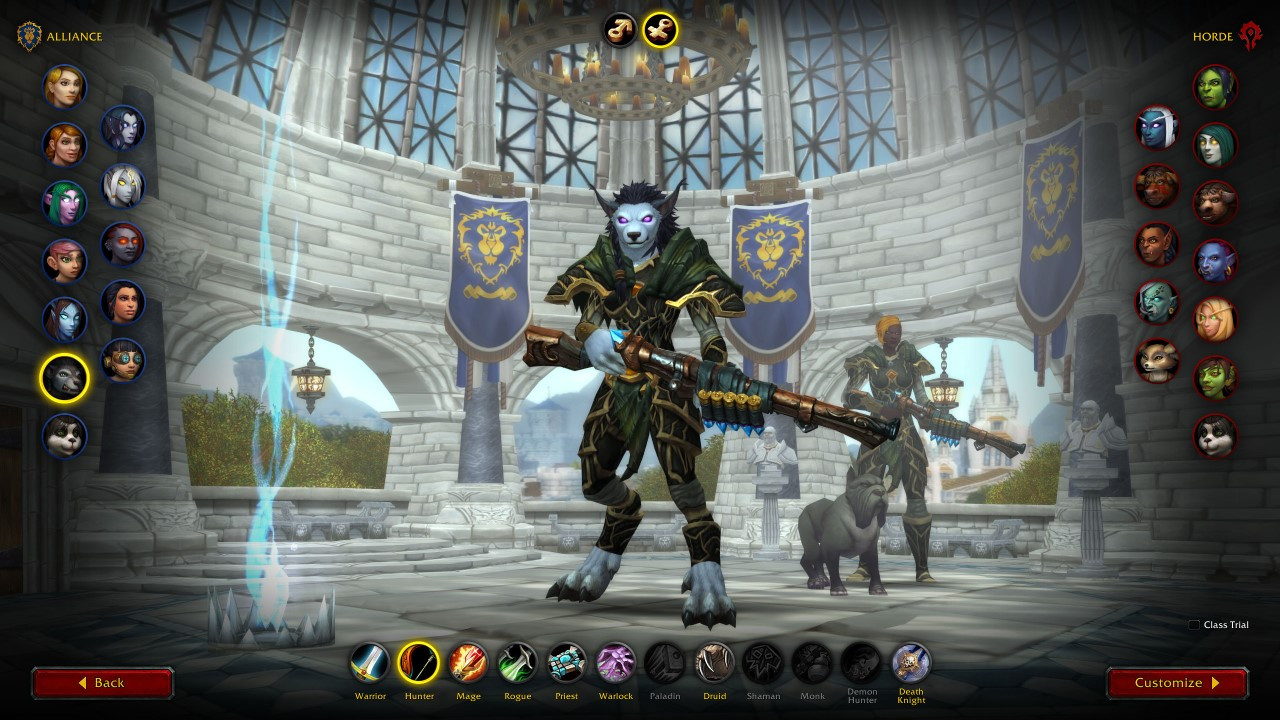This screenshot has width=1280, height=720.
Task: Select the Warrior class icon
Action: 370,663
